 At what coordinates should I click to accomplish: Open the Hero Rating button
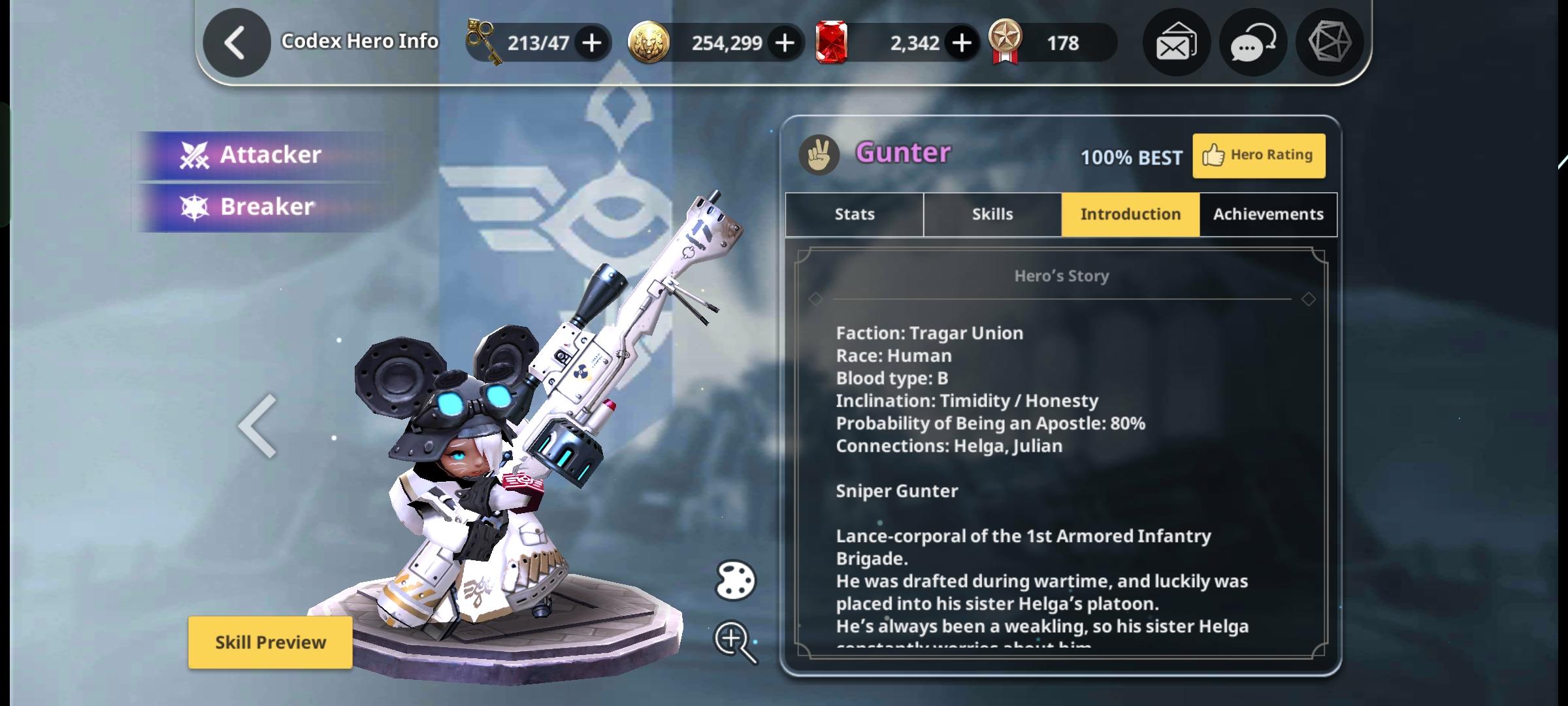point(1258,156)
